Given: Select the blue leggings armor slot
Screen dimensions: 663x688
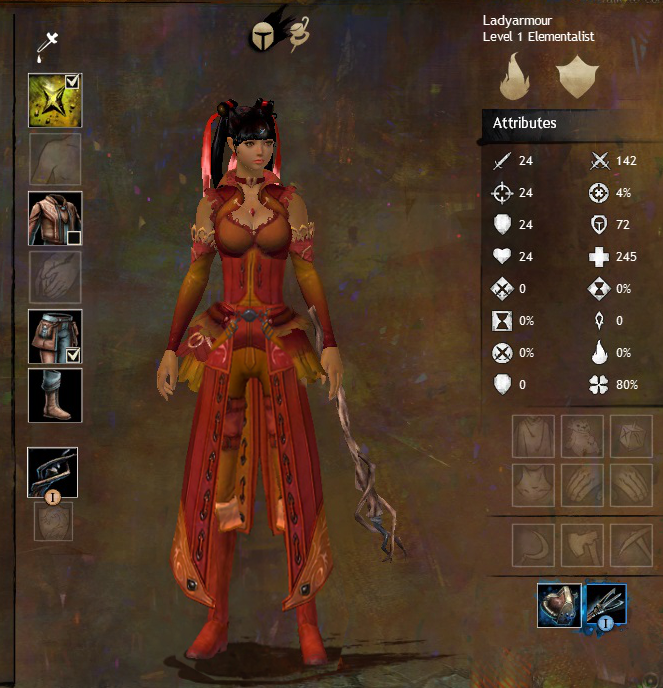Looking at the screenshot, I should [52, 334].
